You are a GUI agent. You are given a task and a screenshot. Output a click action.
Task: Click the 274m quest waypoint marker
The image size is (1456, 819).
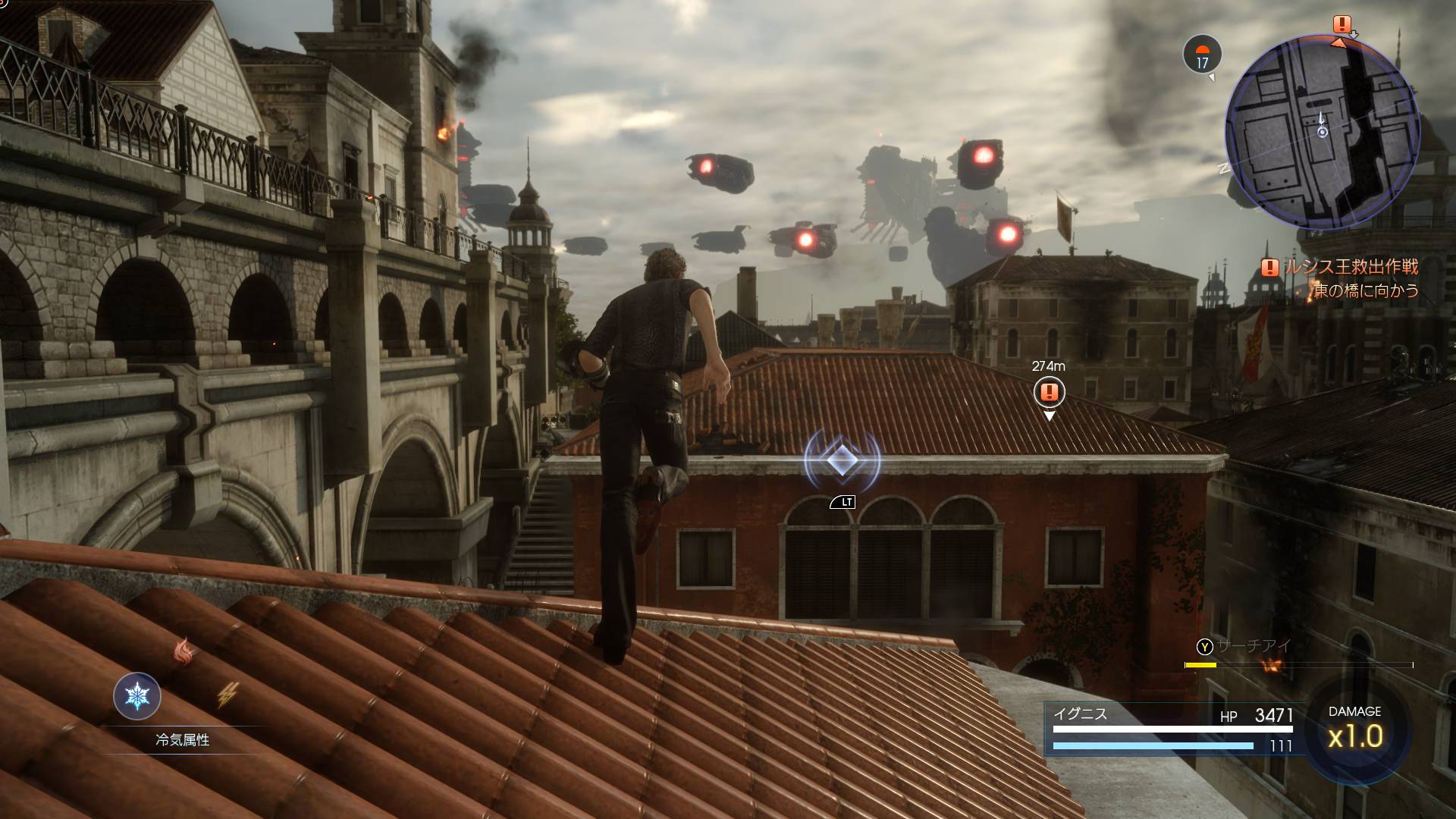(1049, 392)
